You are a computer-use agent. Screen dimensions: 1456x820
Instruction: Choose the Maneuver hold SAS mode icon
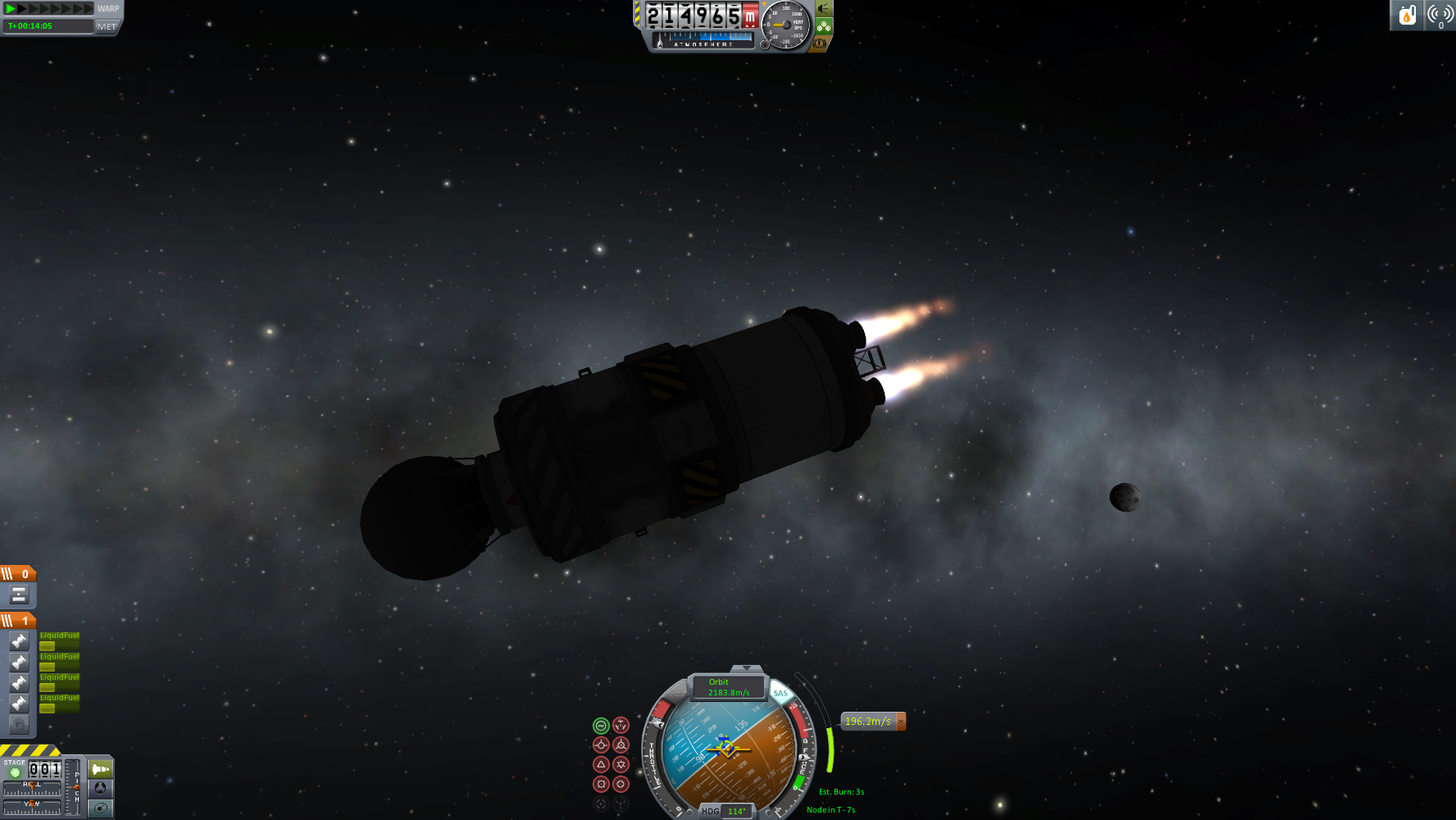621,725
